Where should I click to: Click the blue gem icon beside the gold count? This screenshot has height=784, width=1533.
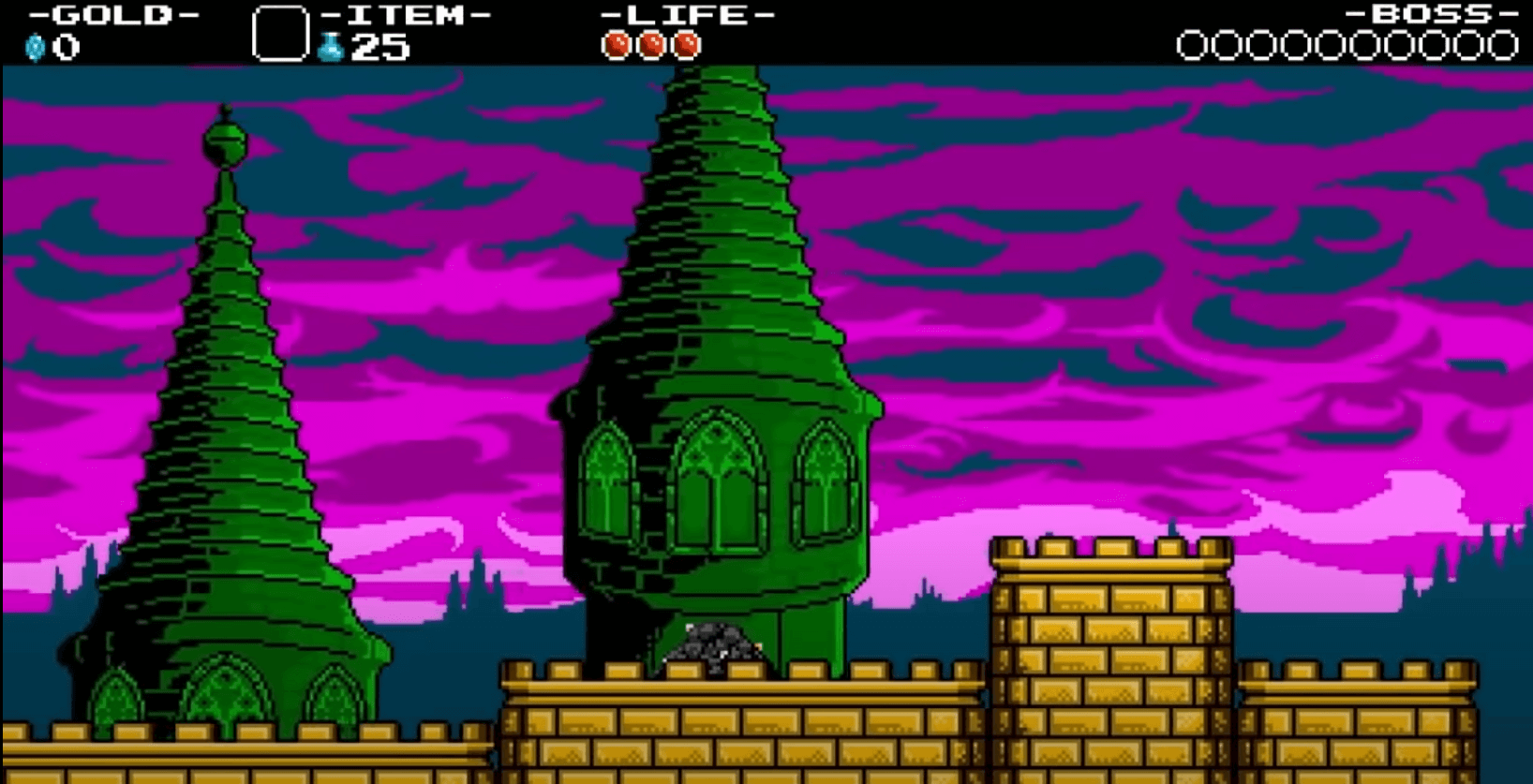[x=35, y=44]
